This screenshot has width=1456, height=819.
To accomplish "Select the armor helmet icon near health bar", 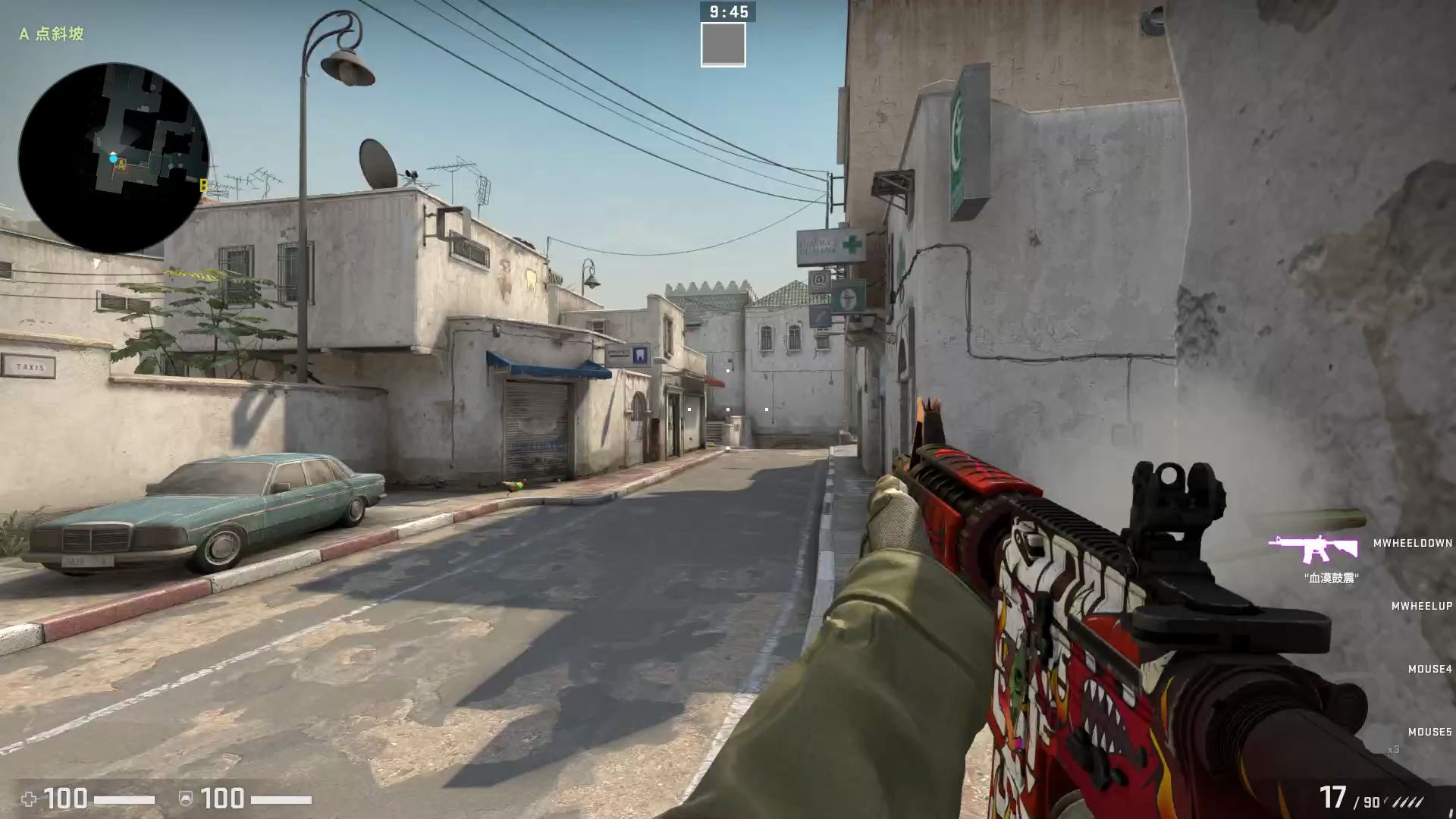I will (x=184, y=799).
